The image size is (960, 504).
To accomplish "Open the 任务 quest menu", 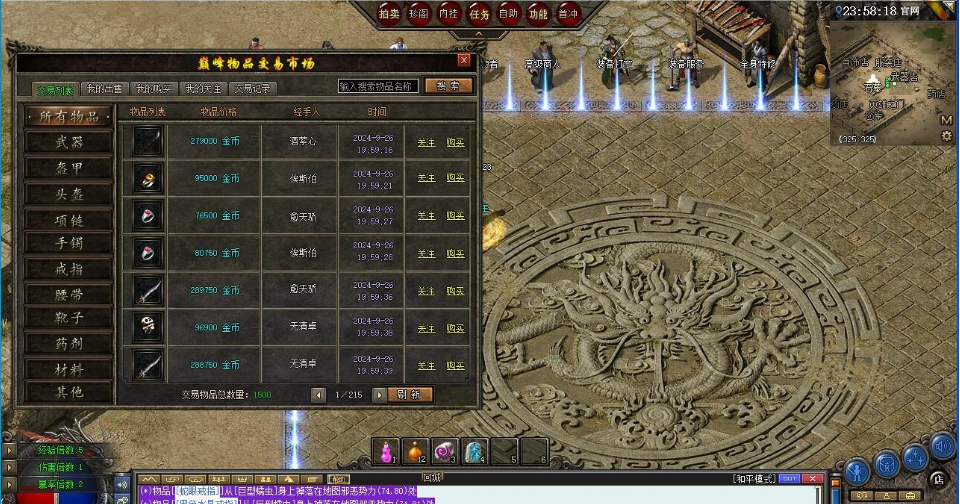I will 479,13.
